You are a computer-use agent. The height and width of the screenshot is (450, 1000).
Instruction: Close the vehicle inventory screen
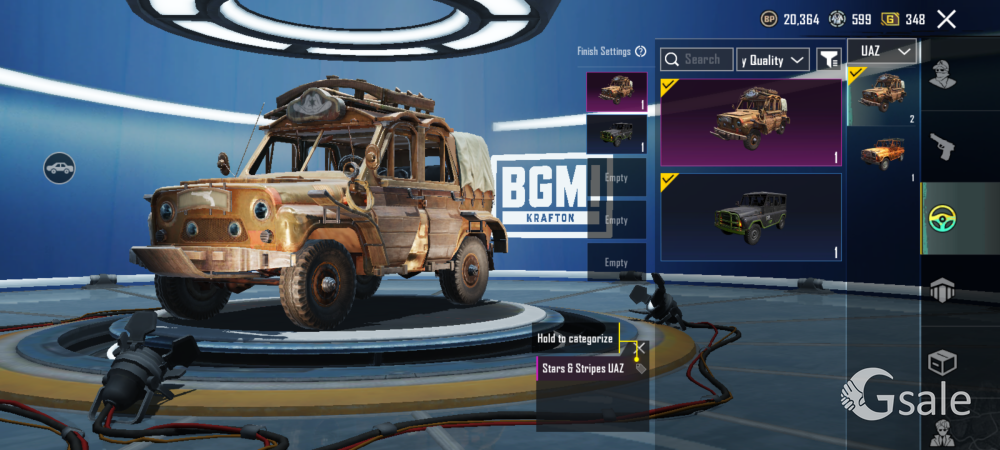pos(946,19)
